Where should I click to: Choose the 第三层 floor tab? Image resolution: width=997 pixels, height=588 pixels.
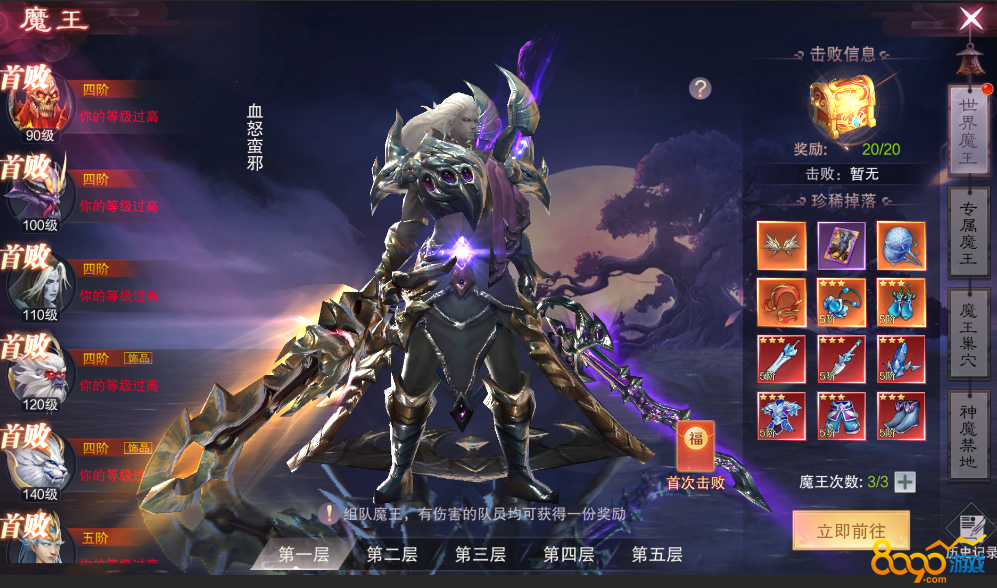[480, 554]
